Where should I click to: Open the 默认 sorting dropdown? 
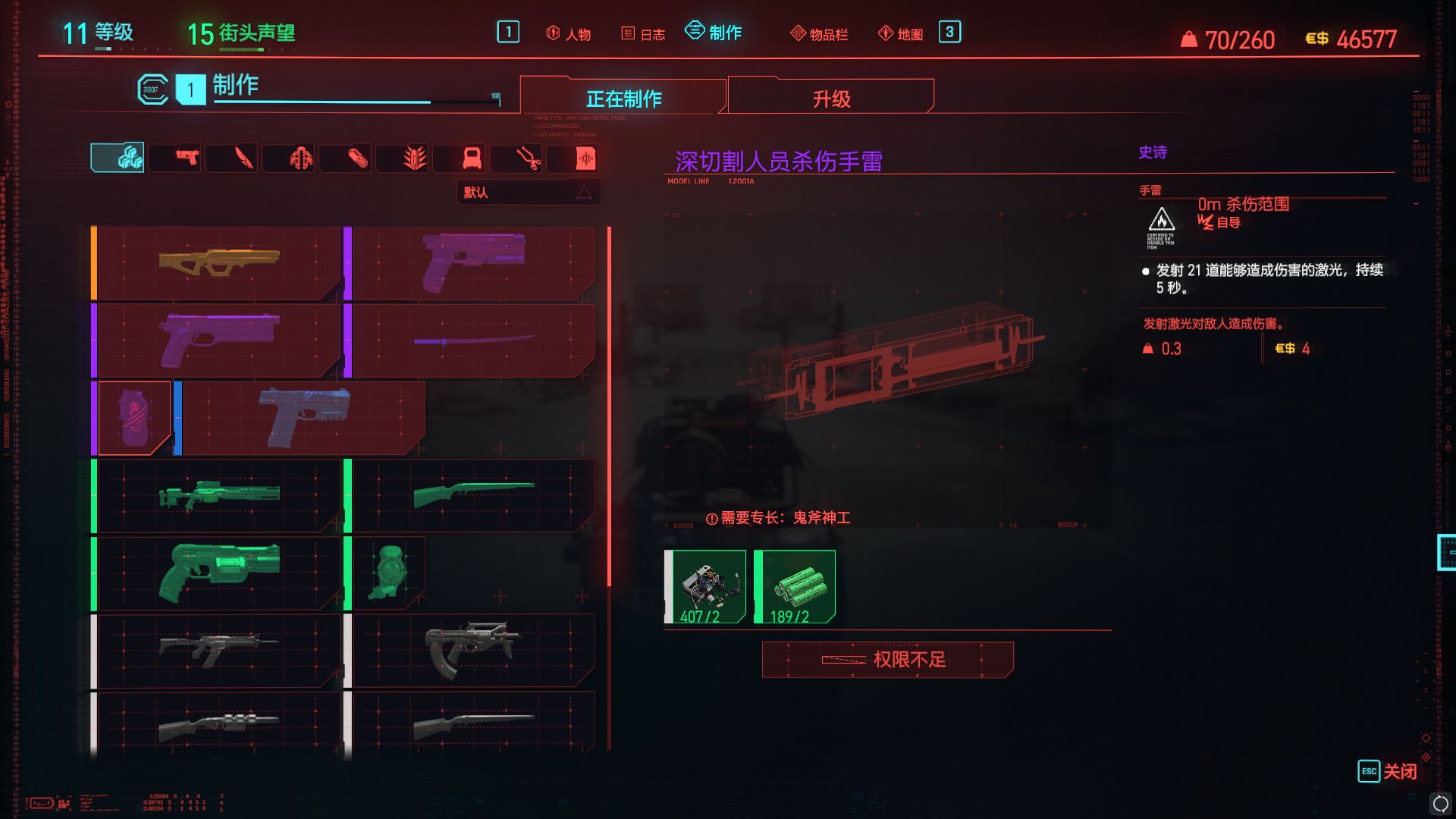click(527, 192)
